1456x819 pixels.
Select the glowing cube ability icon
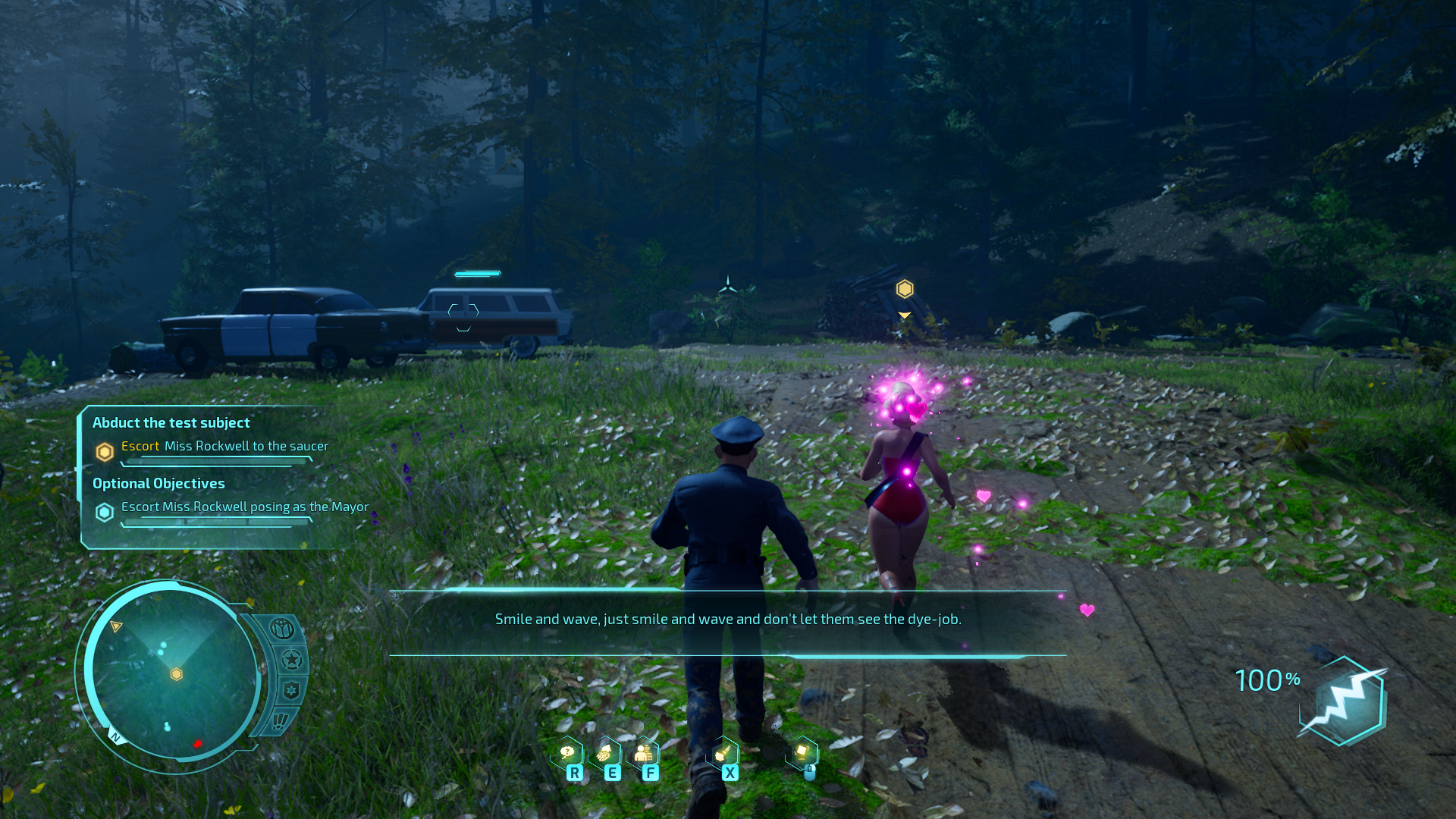click(802, 752)
